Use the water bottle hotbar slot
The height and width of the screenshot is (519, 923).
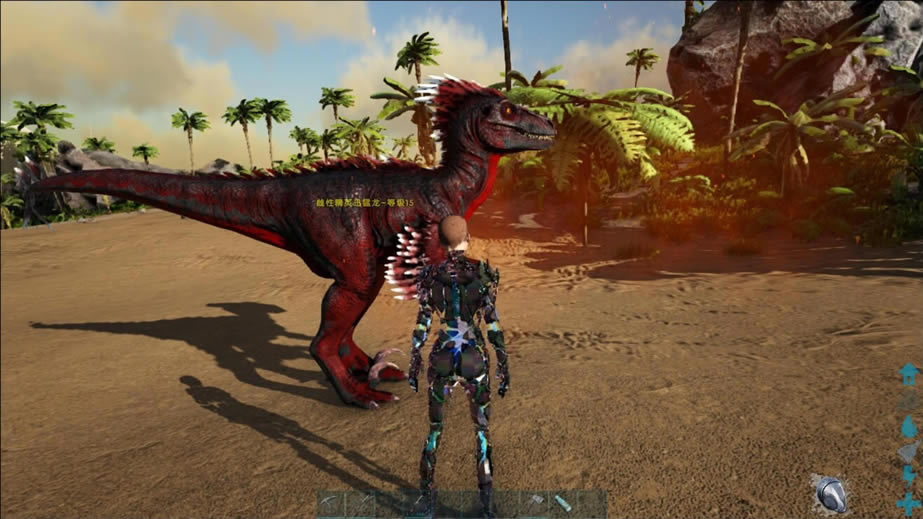click(x=563, y=502)
